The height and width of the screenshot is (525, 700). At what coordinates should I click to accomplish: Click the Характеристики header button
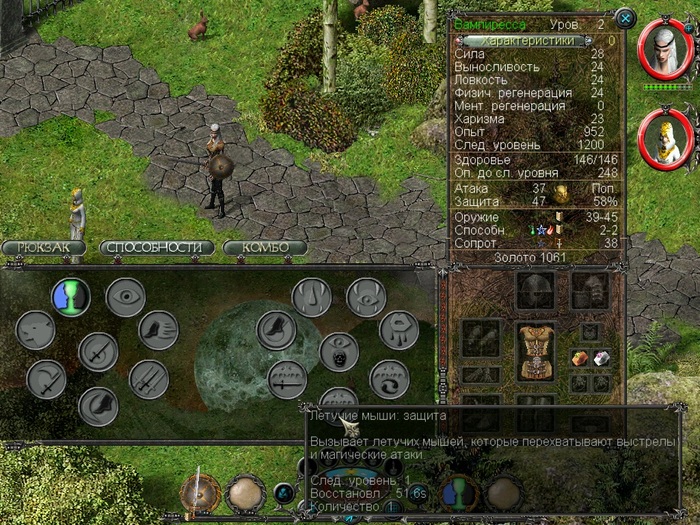(x=530, y=41)
